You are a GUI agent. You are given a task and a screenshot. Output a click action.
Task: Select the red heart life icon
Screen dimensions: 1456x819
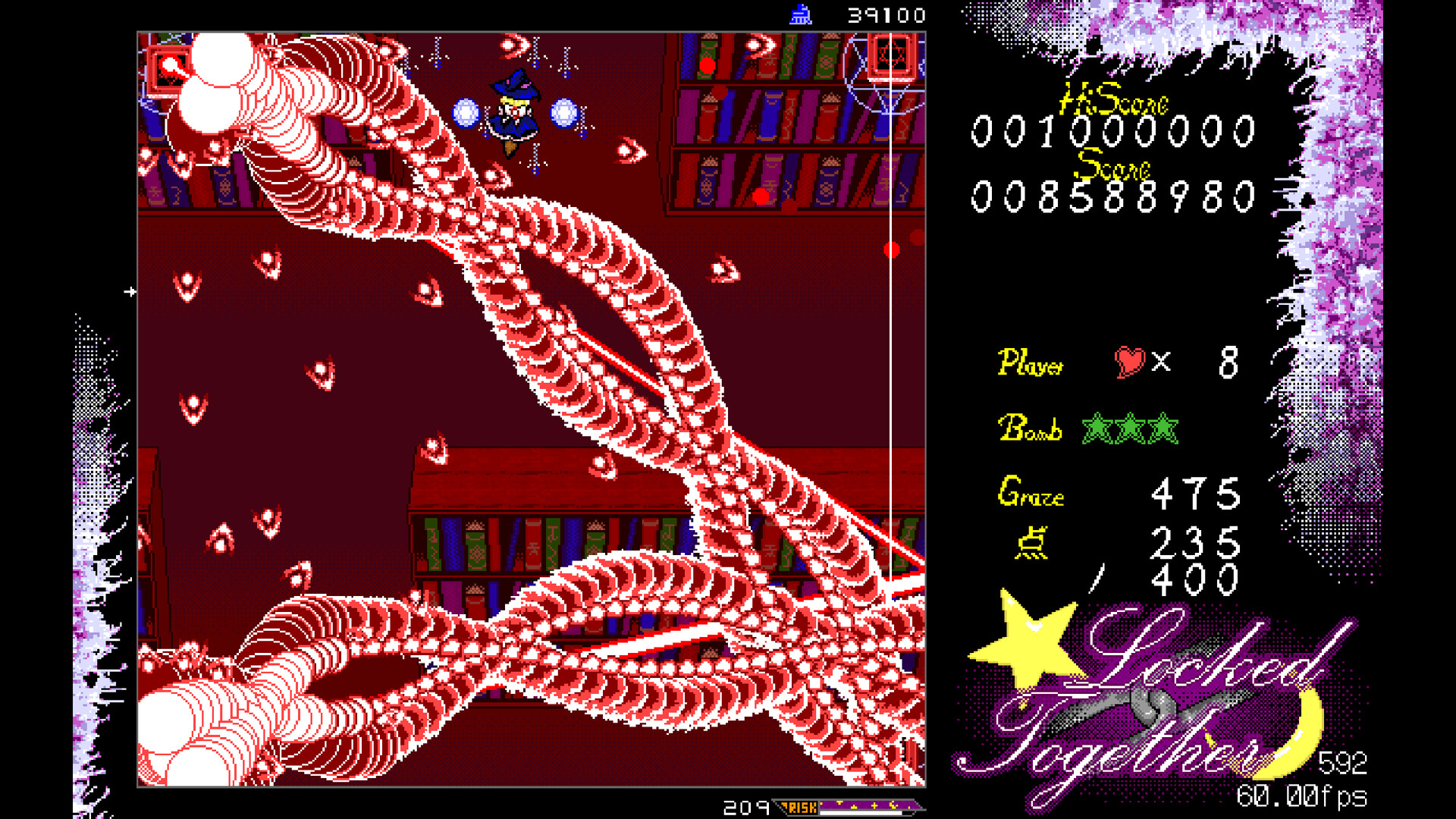(1130, 363)
